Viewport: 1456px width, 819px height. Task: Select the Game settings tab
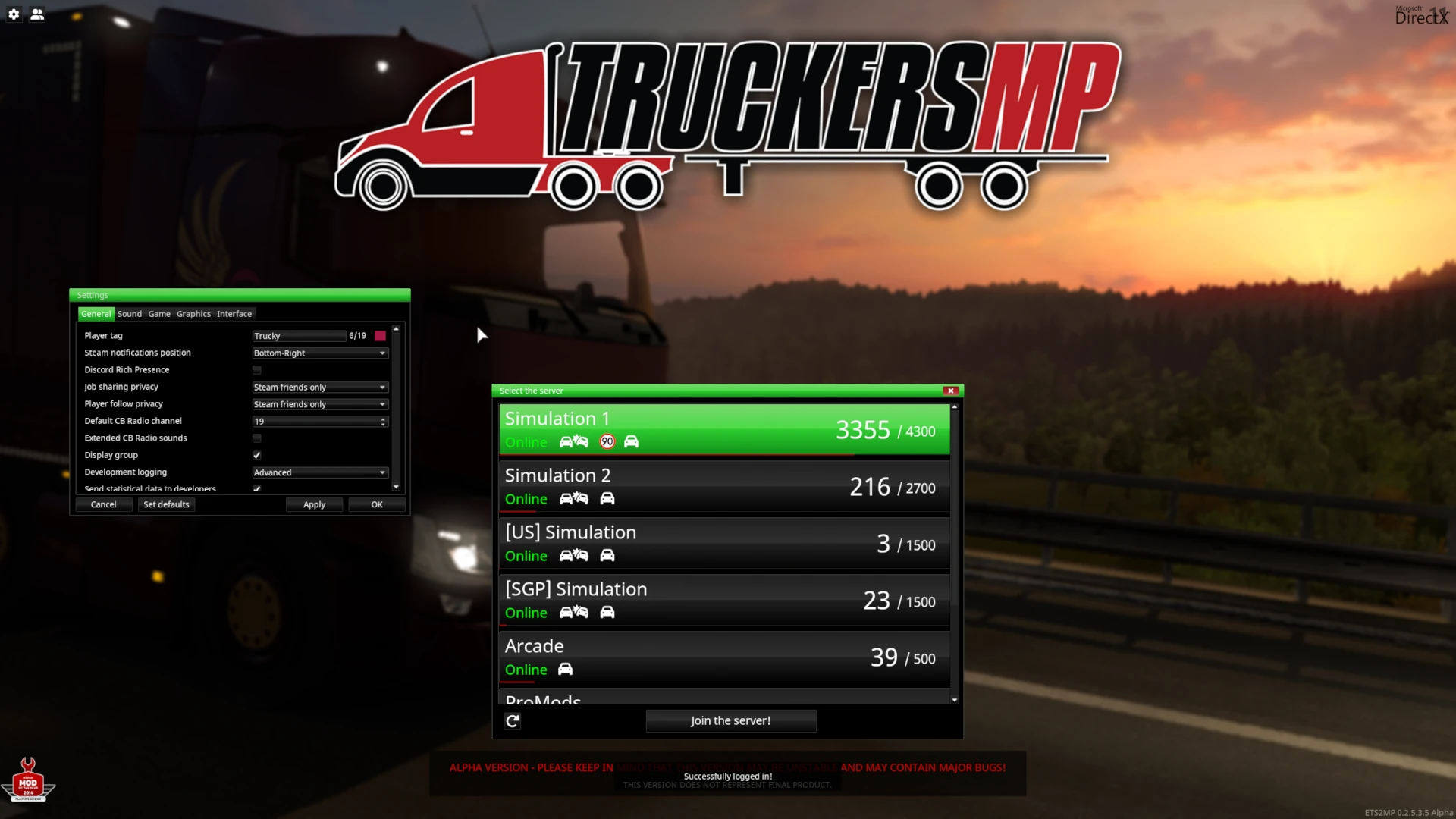(x=159, y=314)
